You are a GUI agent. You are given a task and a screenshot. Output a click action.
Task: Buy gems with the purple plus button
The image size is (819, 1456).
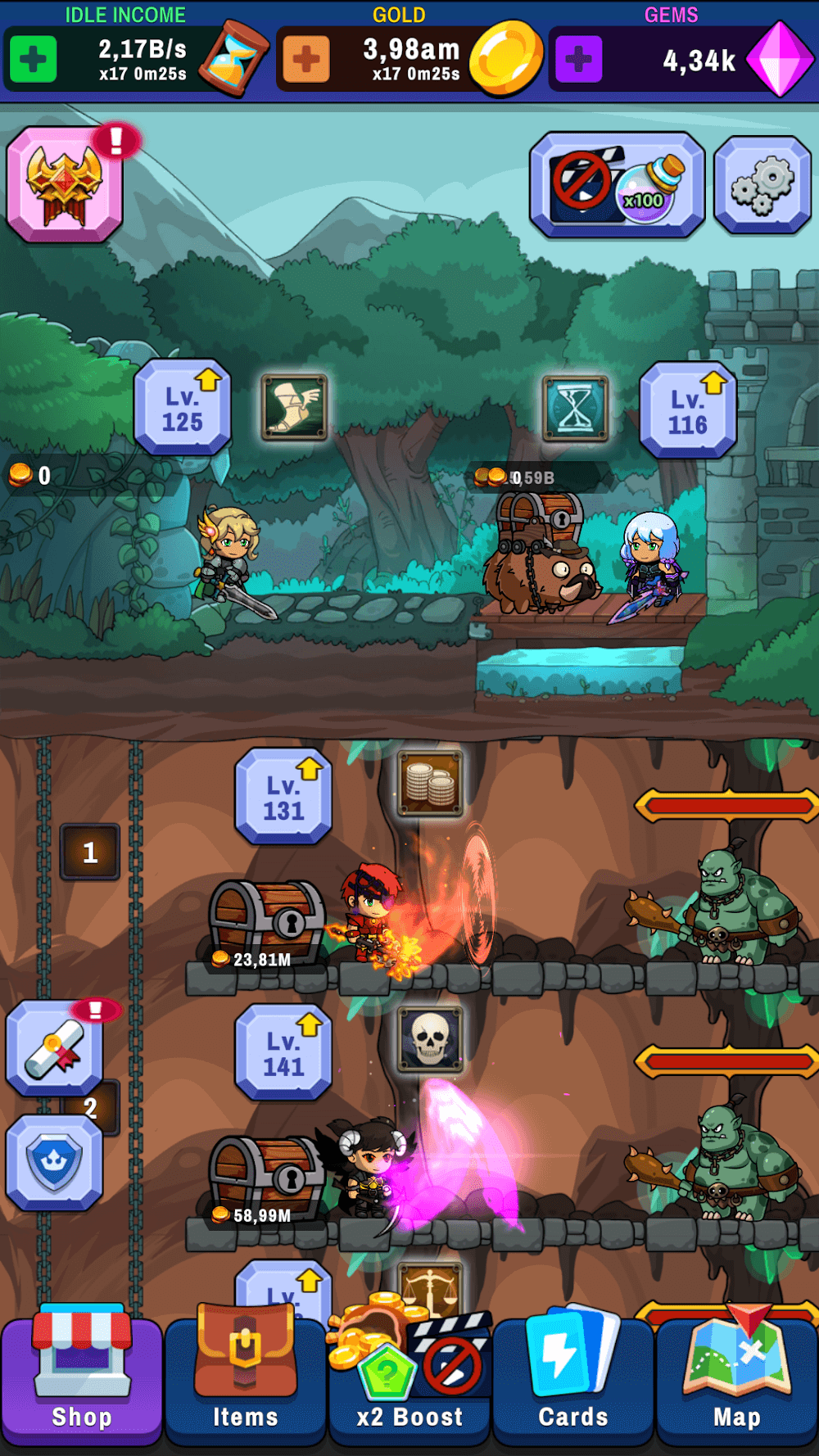[579, 59]
